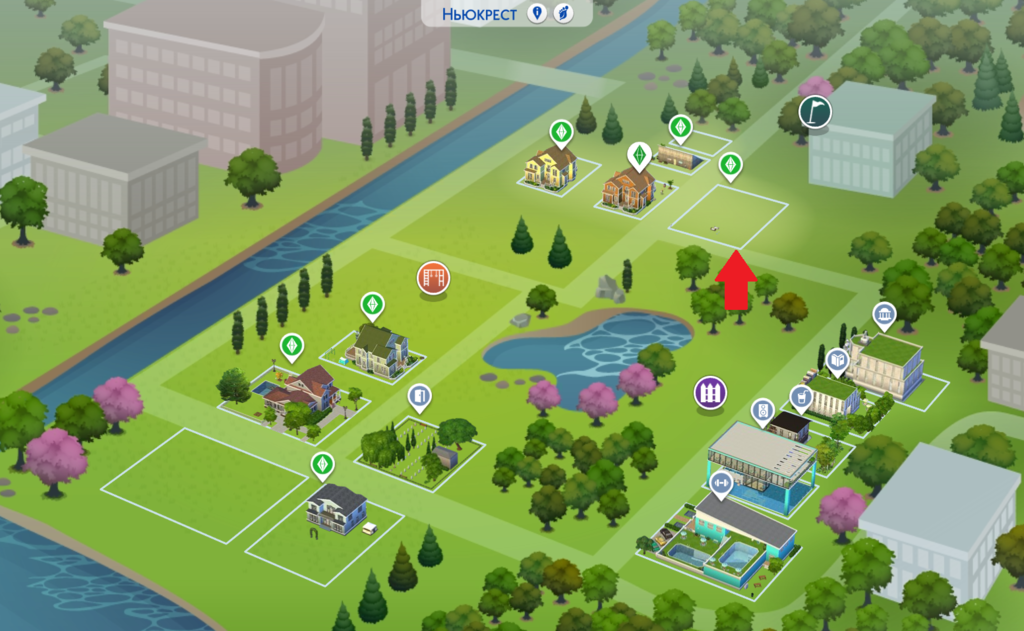Choose the nightclub speaker lot marker
This screenshot has height=631, width=1024.
[762, 410]
